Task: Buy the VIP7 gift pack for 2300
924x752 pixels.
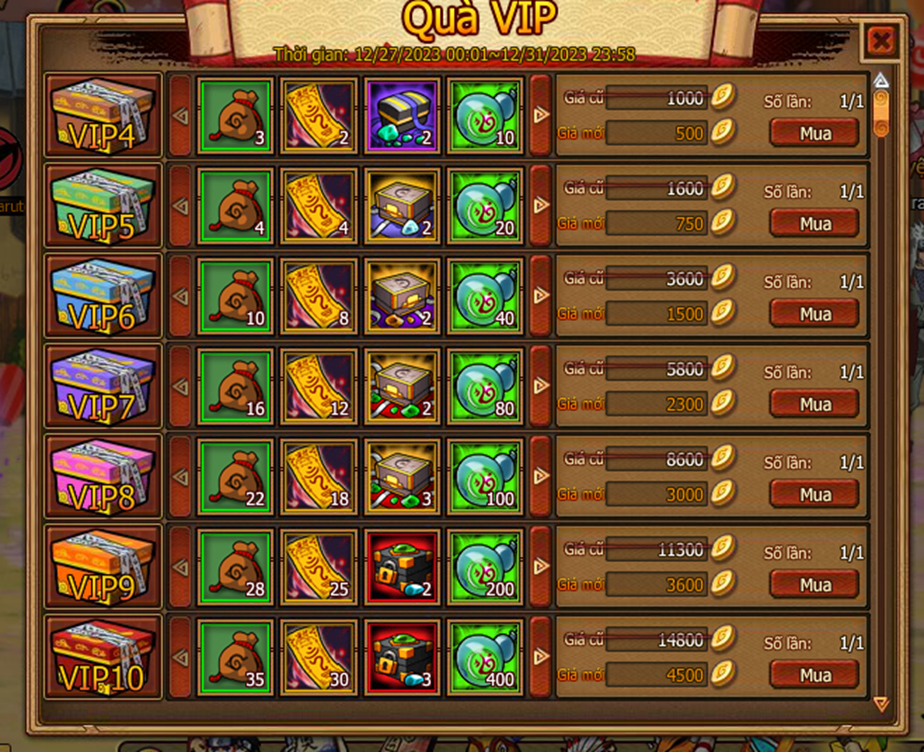Action: [x=814, y=404]
